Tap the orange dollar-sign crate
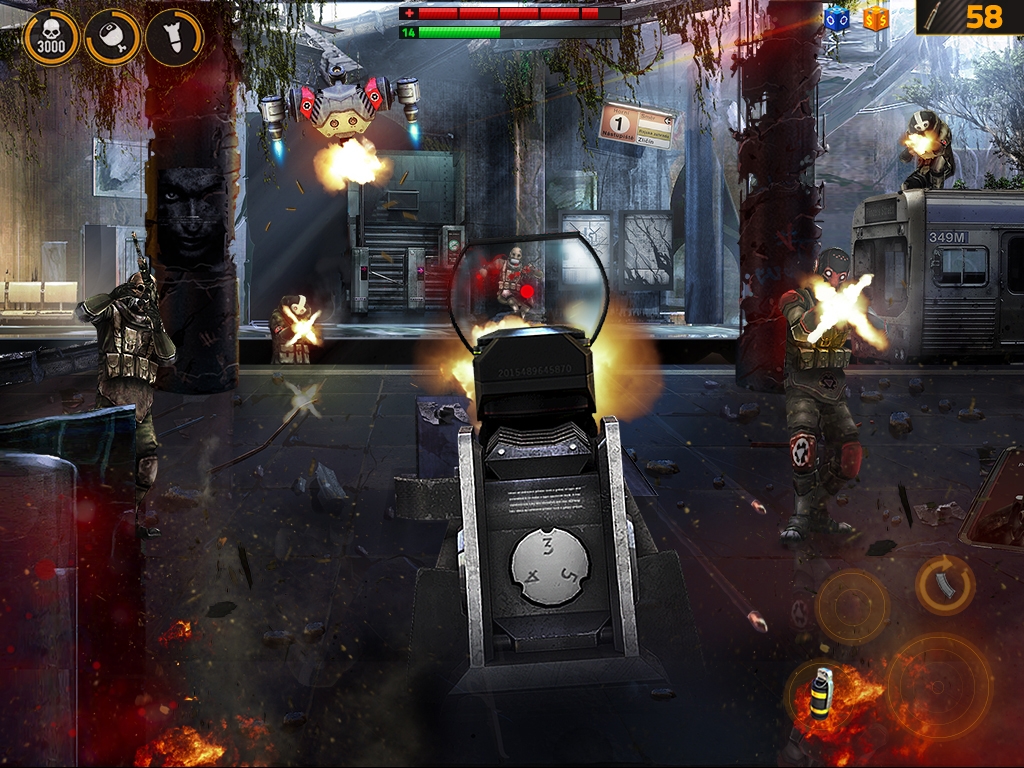This screenshot has height=768, width=1024. point(875,17)
